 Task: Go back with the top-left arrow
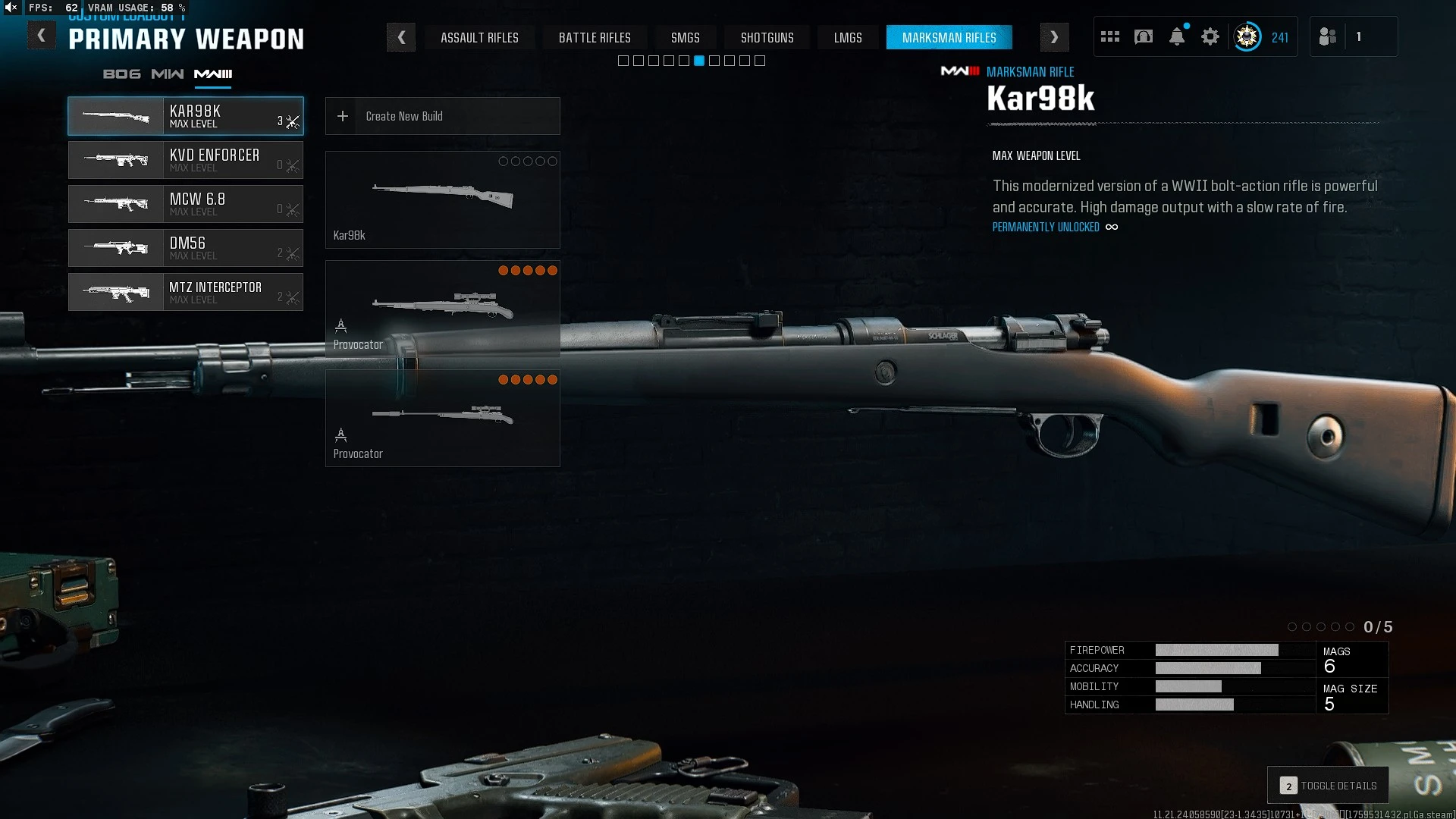click(x=42, y=36)
